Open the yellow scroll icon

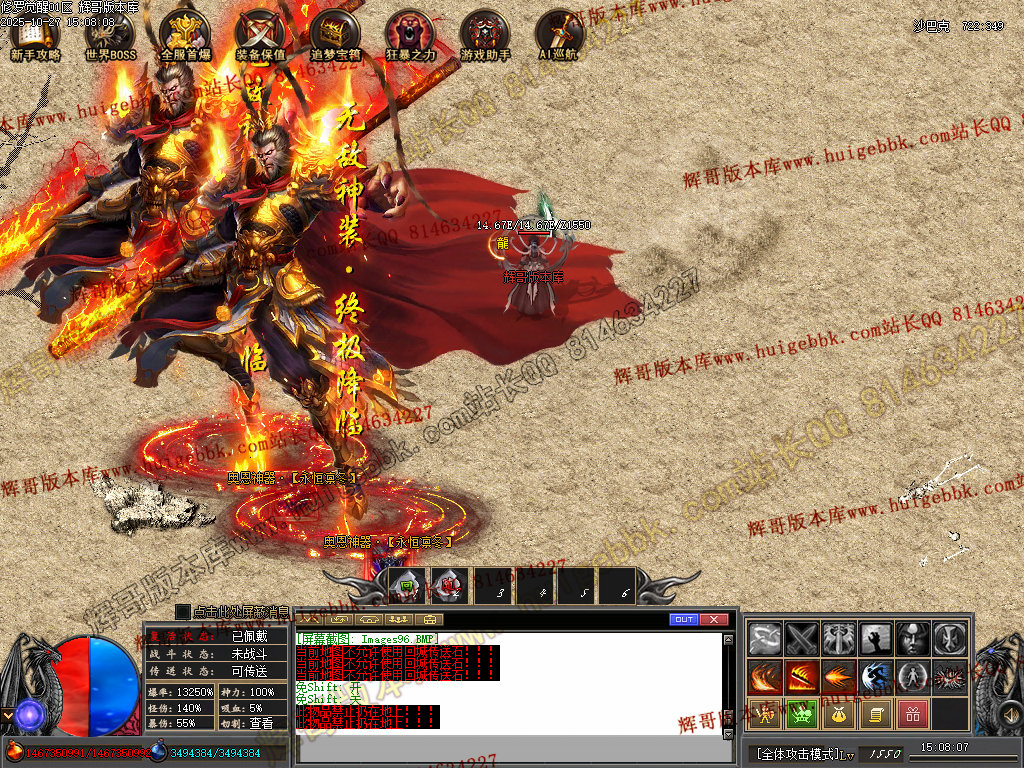(x=875, y=714)
